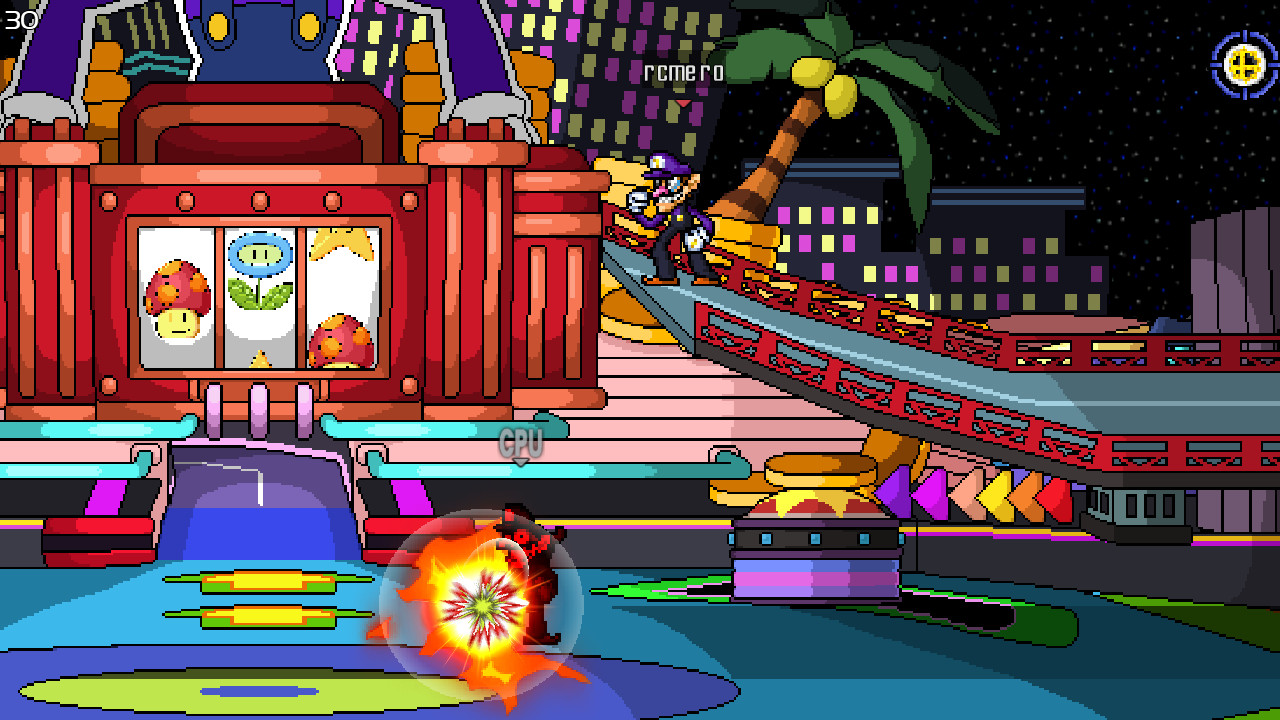Toggle the rcmero player name tag
Image resolution: width=1280 pixels, height=720 pixels.
pyautogui.click(x=685, y=73)
